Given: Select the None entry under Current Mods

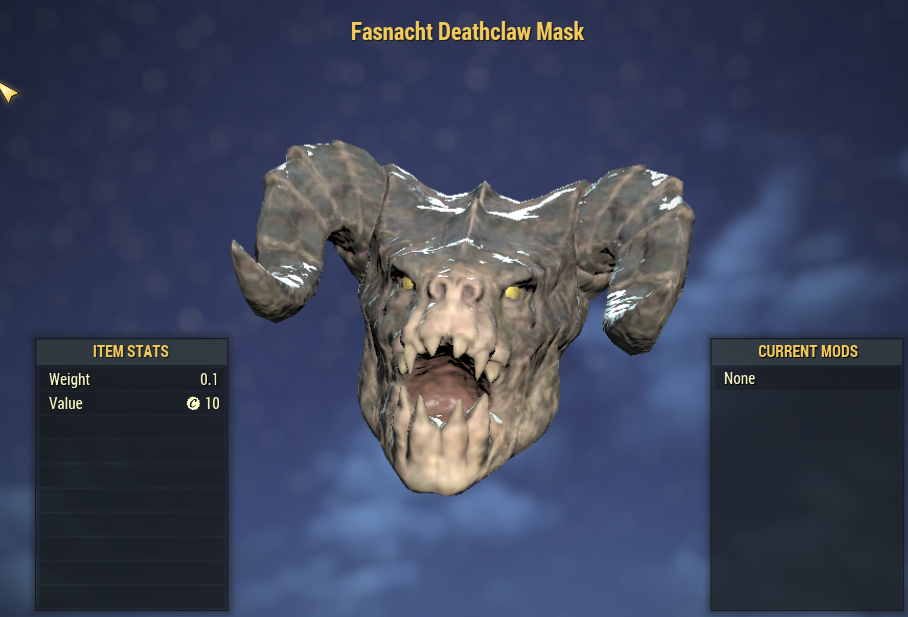Looking at the screenshot, I should pos(741,379).
